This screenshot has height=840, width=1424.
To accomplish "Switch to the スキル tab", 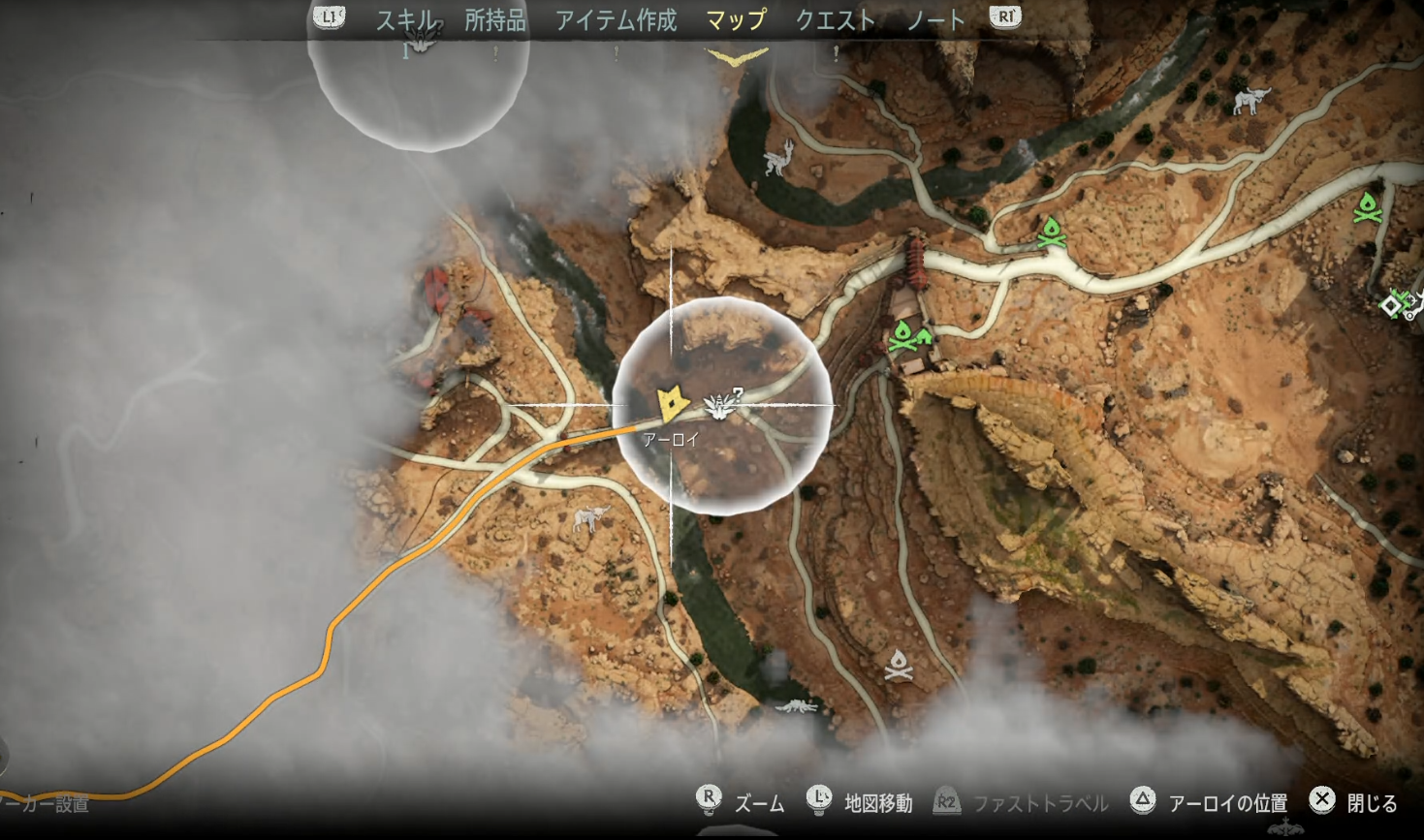I will click(406, 20).
